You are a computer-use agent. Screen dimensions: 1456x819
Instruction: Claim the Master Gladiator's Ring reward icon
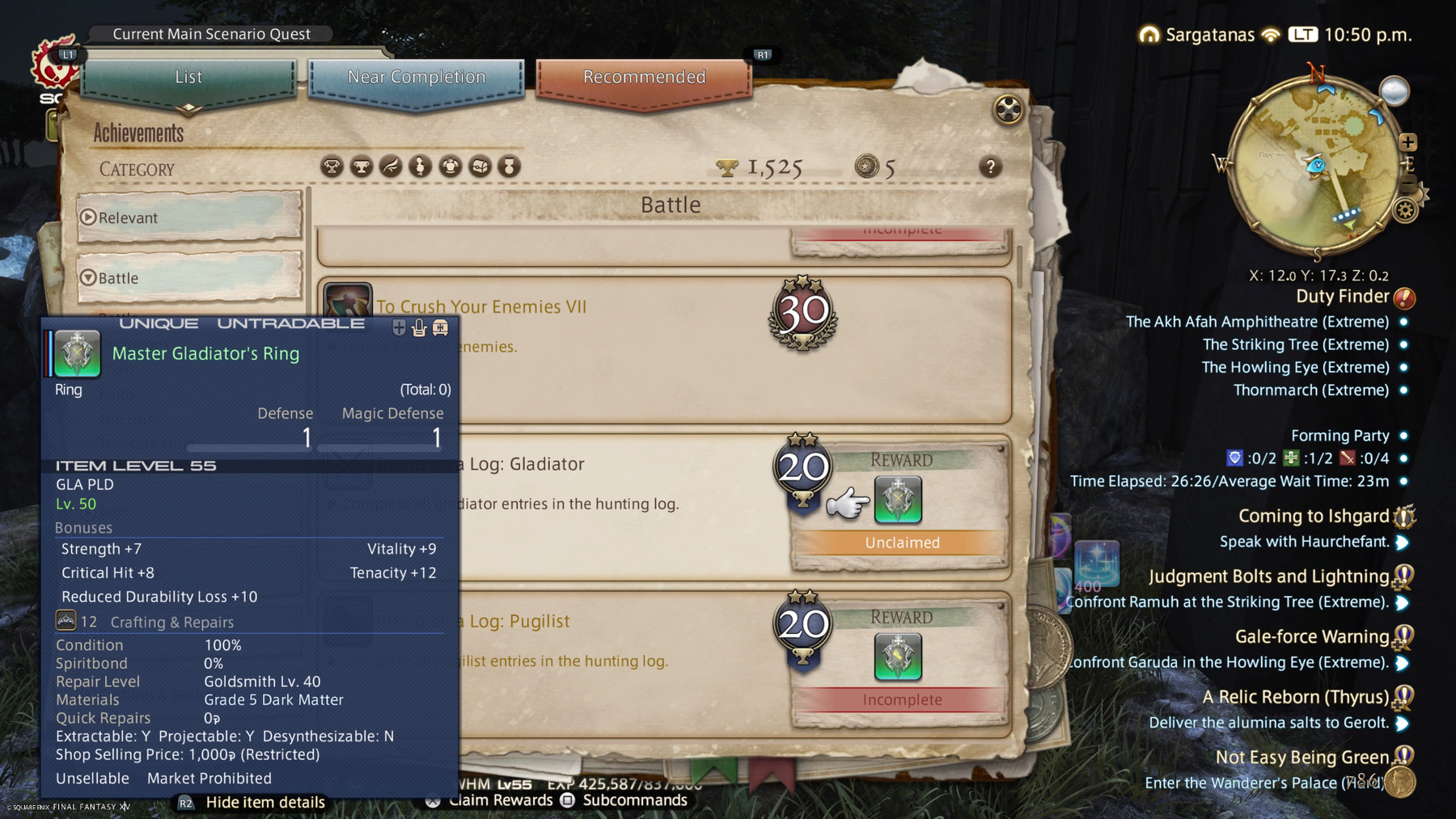(898, 499)
